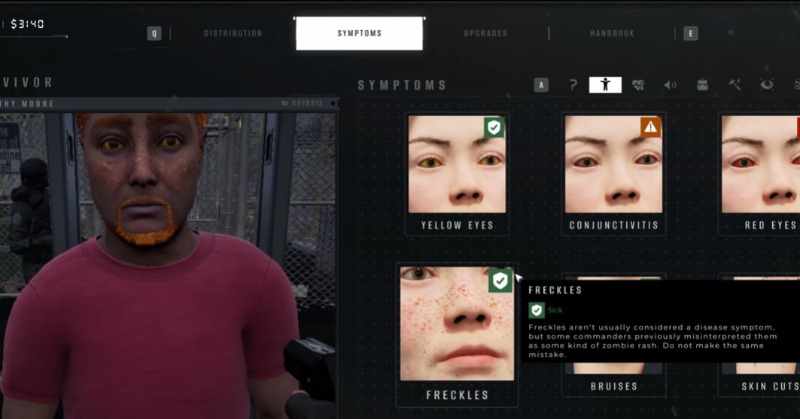
Task: Open the Distribution tab
Action: pyautogui.click(x=233, y=33)
